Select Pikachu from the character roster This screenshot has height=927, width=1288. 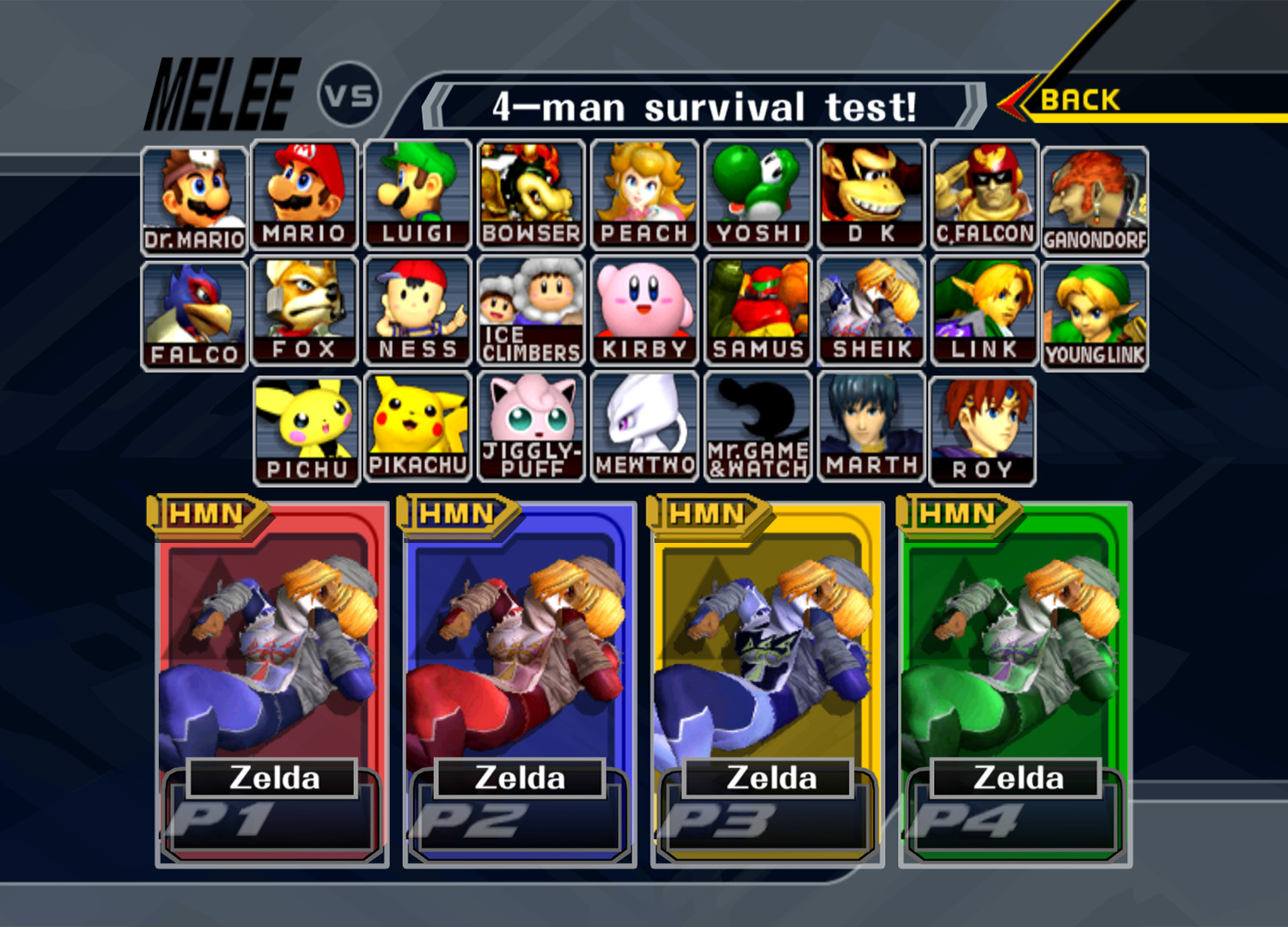[418, 425]
